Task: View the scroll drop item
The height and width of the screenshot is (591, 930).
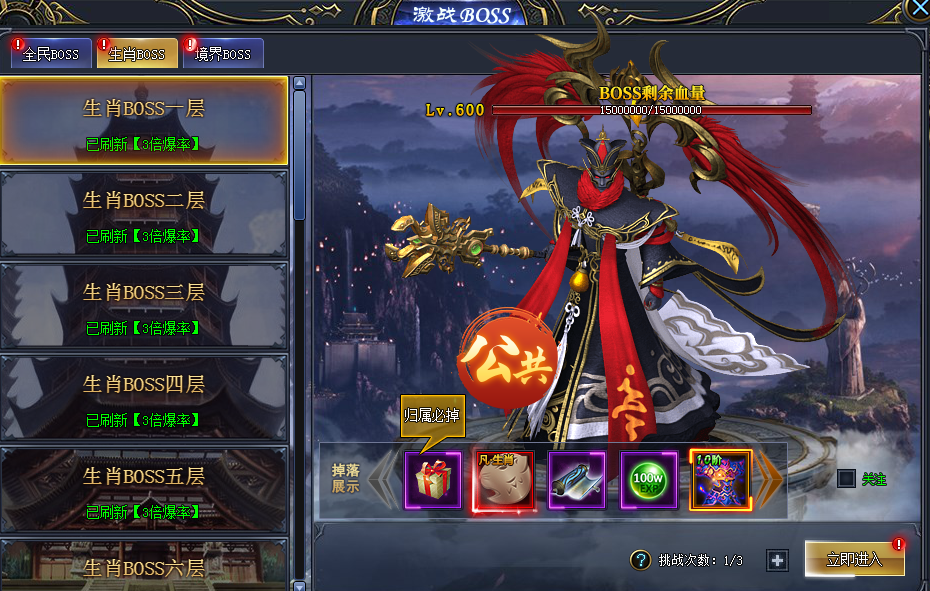Action: (x=577, y=480)
